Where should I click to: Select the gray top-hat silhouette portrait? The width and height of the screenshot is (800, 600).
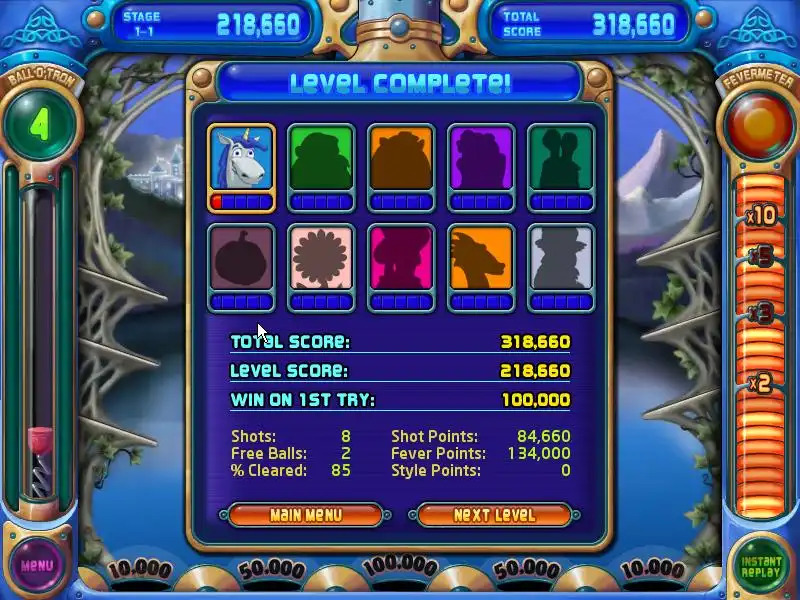tap(561, 259)
